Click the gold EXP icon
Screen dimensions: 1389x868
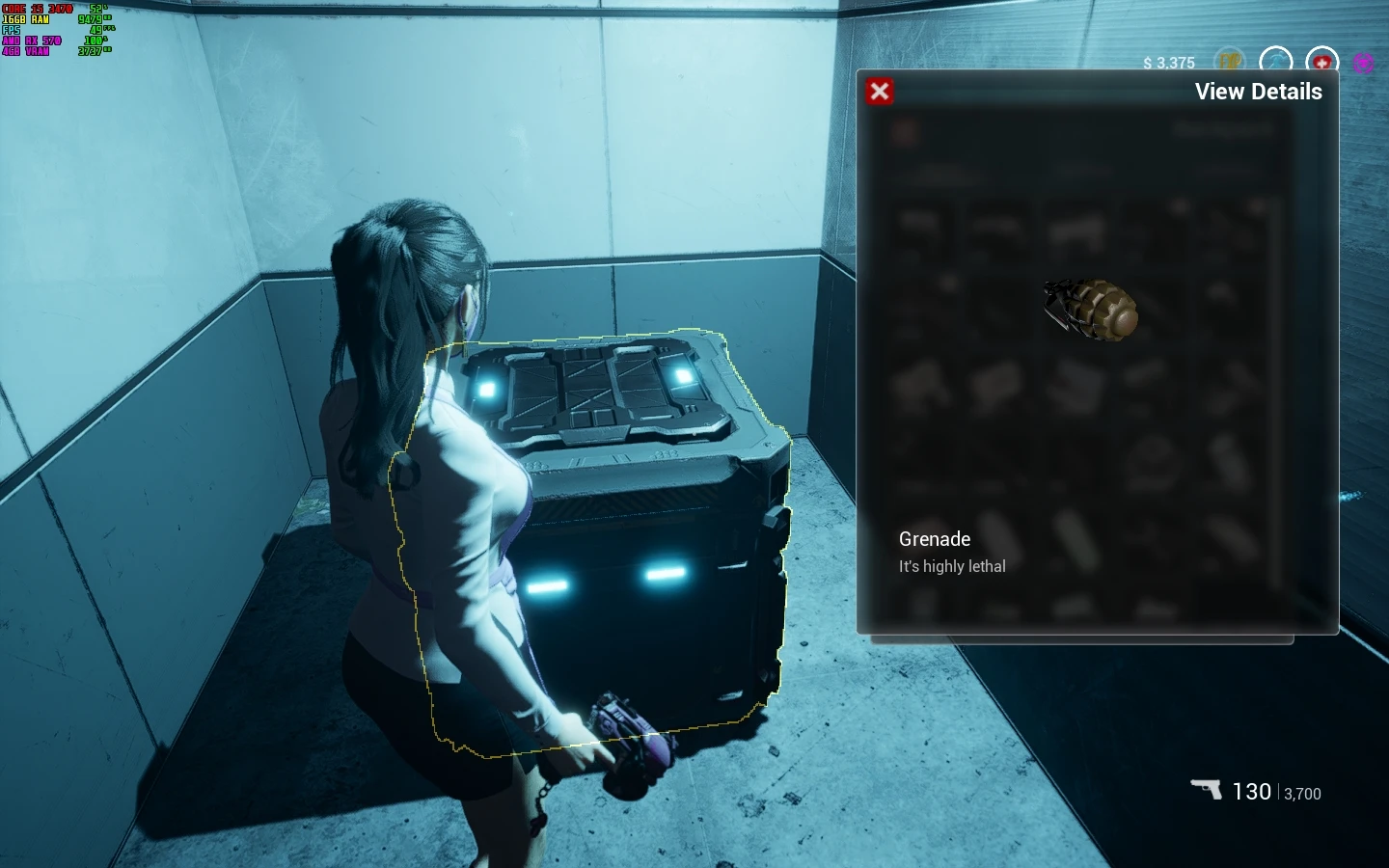coord(1229,62)
